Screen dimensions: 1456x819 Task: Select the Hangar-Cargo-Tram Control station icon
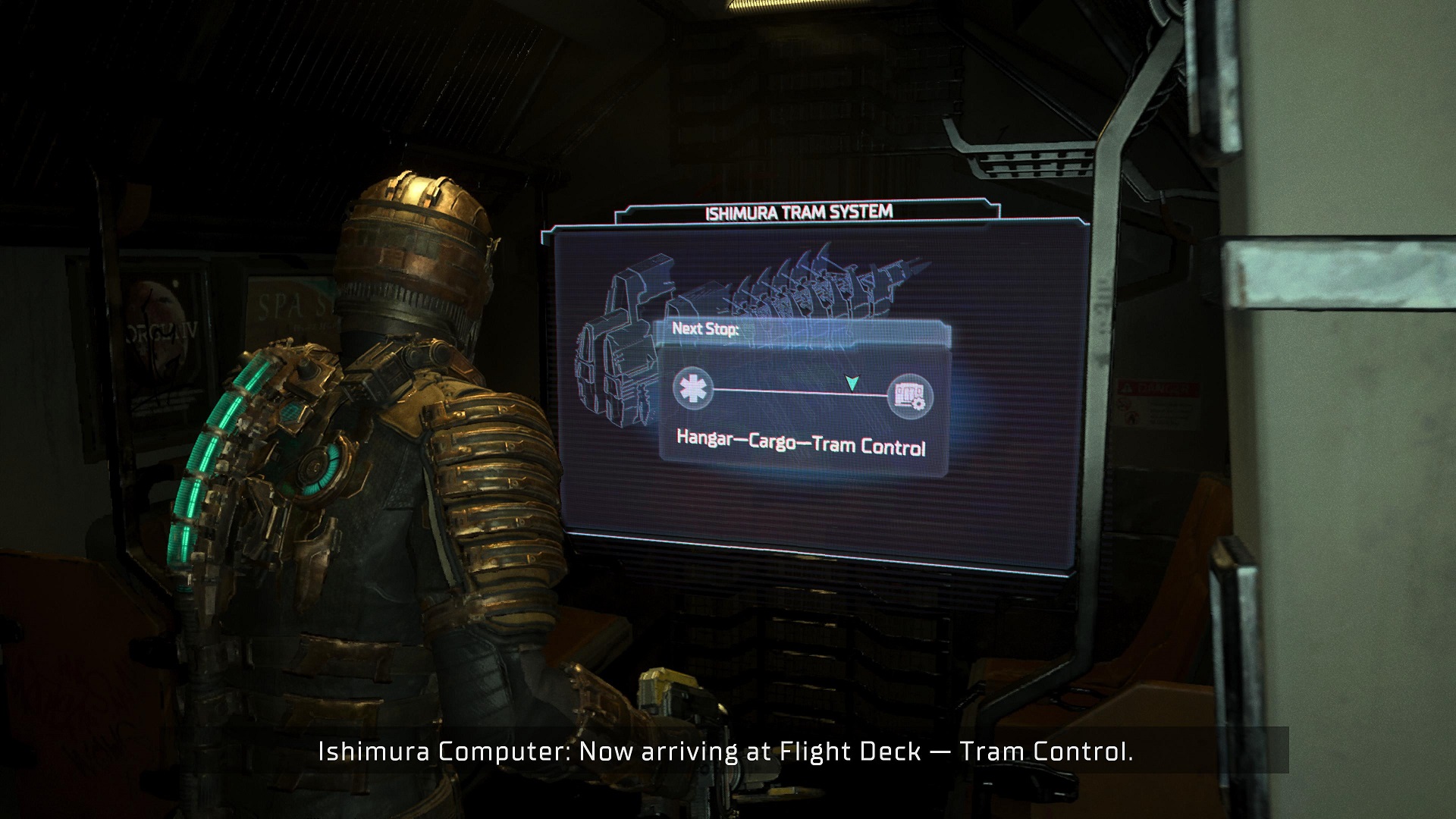909,396
